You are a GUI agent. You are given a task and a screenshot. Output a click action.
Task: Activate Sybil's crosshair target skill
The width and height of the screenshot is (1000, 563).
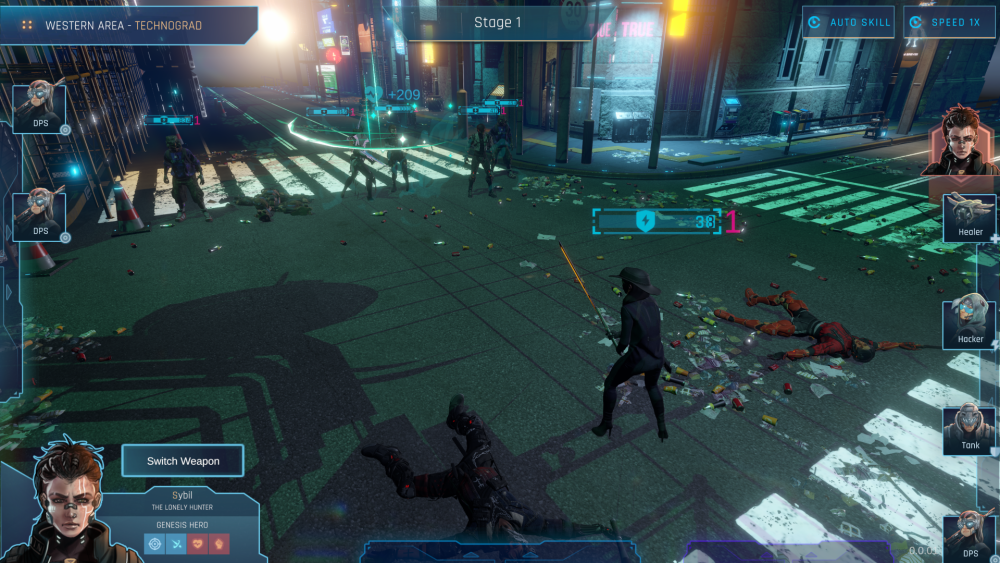(x=154, y=544)
